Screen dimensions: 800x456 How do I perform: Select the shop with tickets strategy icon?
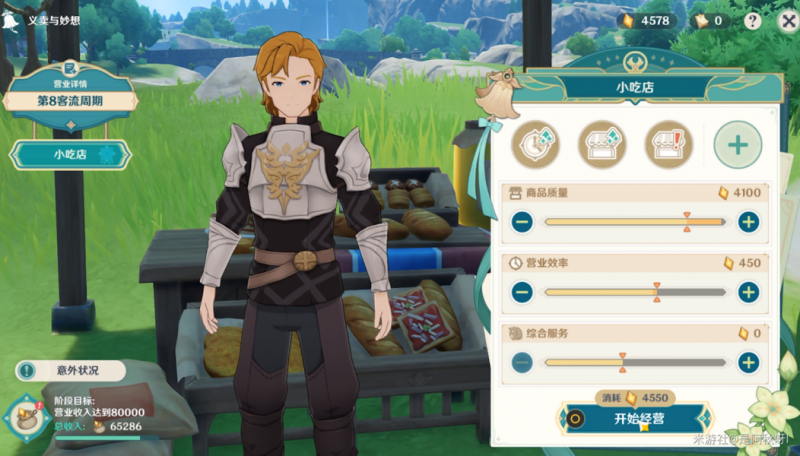coord(602,145)
